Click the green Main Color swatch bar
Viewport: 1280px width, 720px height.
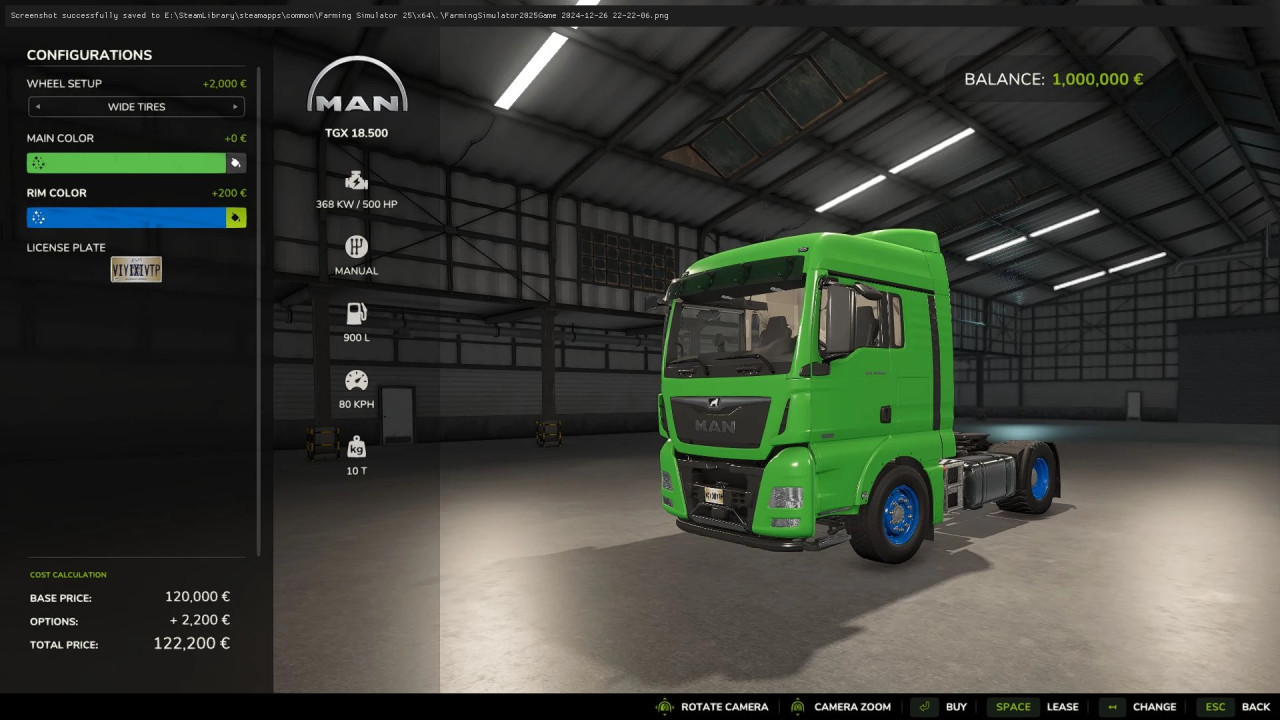[130, 162]
